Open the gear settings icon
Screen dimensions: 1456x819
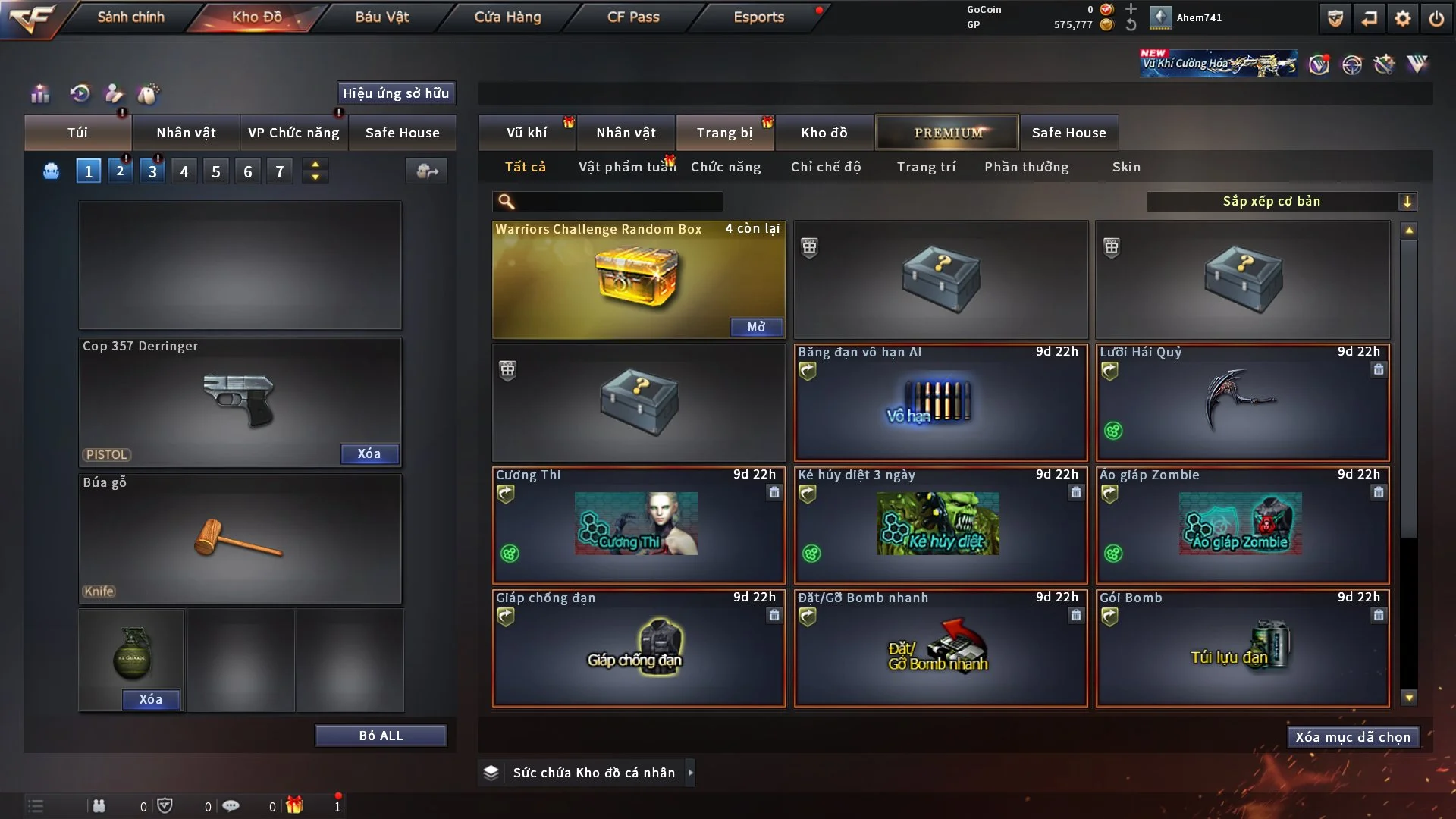coord(1403,18)
